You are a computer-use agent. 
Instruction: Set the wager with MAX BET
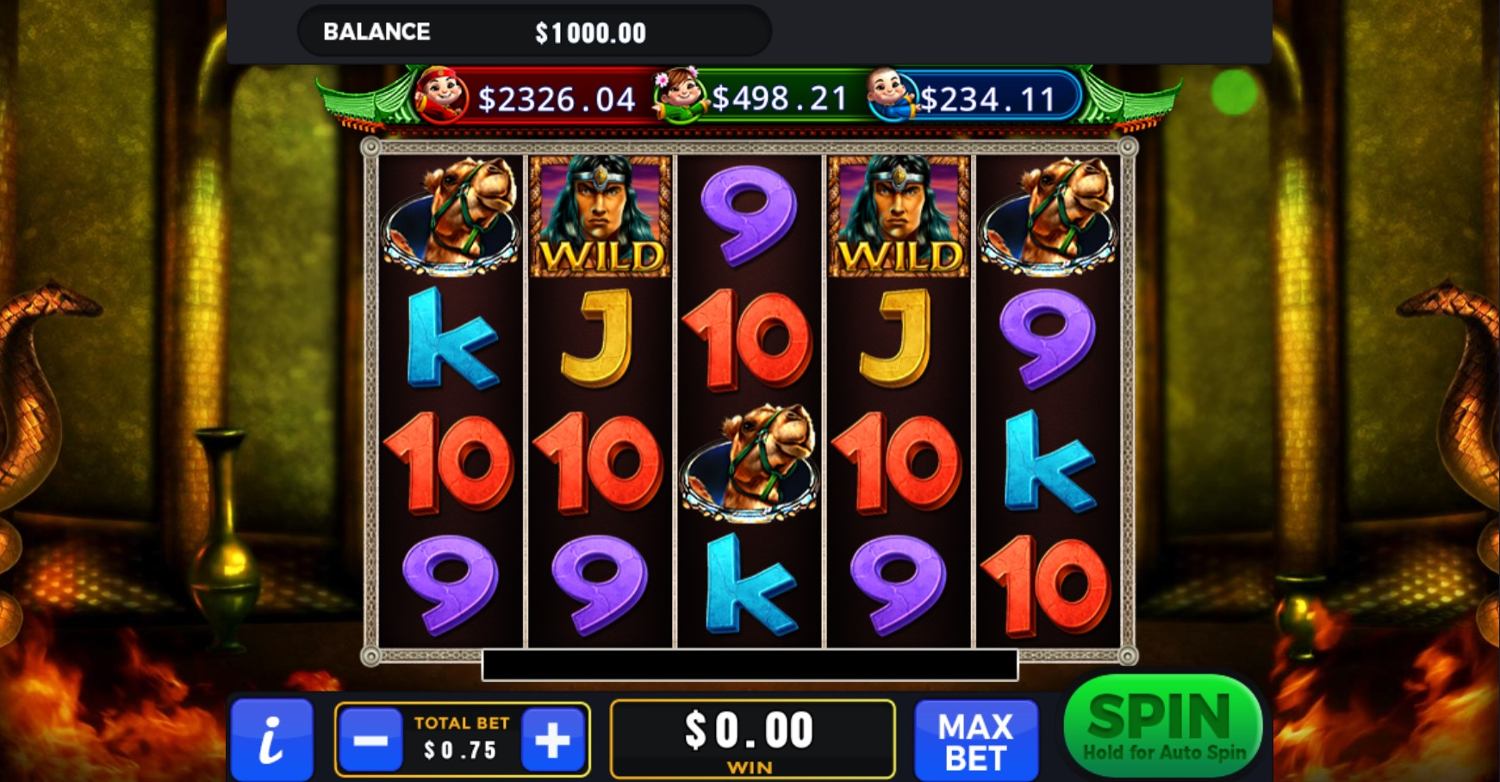tap(975, 741)
